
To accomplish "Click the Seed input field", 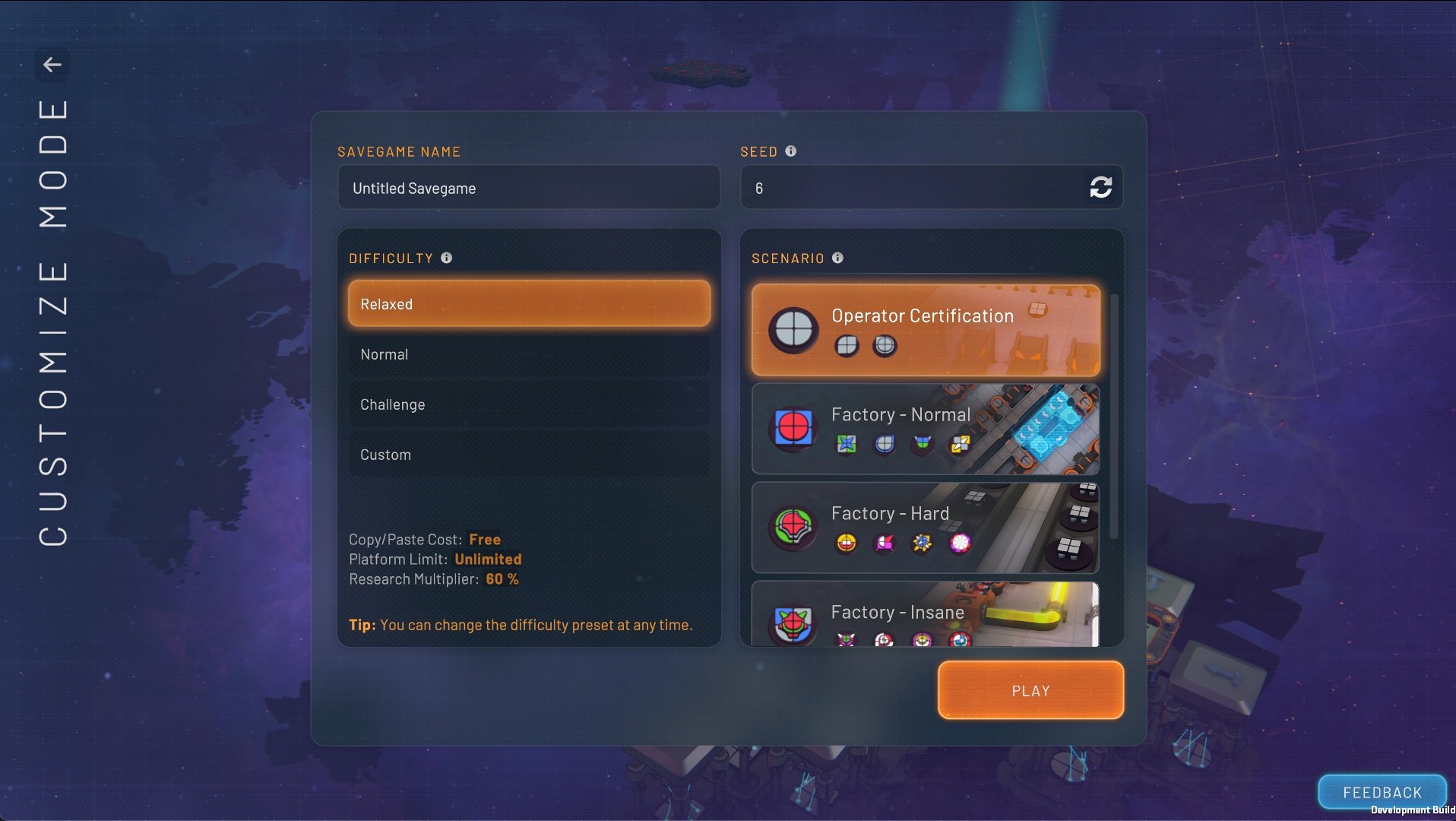I will pos(912,188).
